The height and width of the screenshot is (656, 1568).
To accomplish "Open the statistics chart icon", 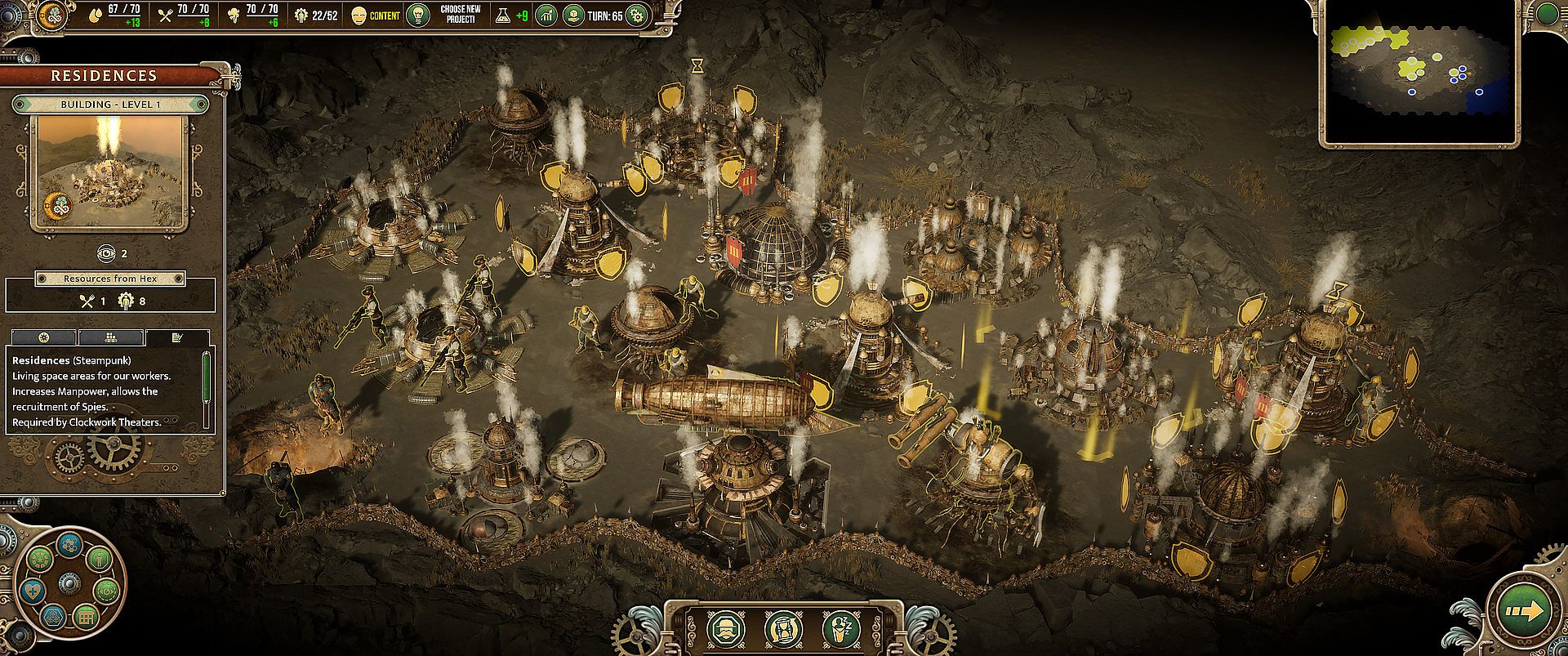I will tap(546, 15).
